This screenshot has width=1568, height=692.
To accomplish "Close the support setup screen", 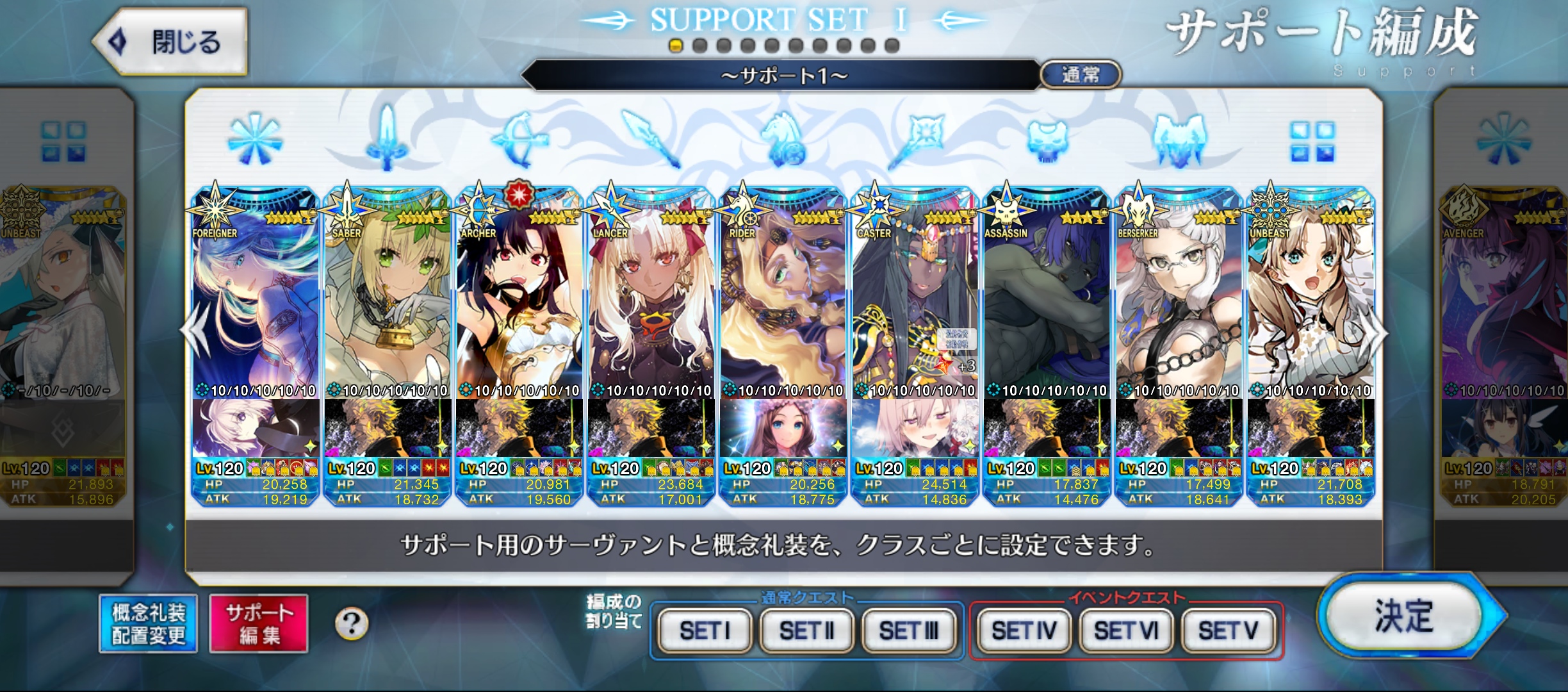I will [170, 42].
